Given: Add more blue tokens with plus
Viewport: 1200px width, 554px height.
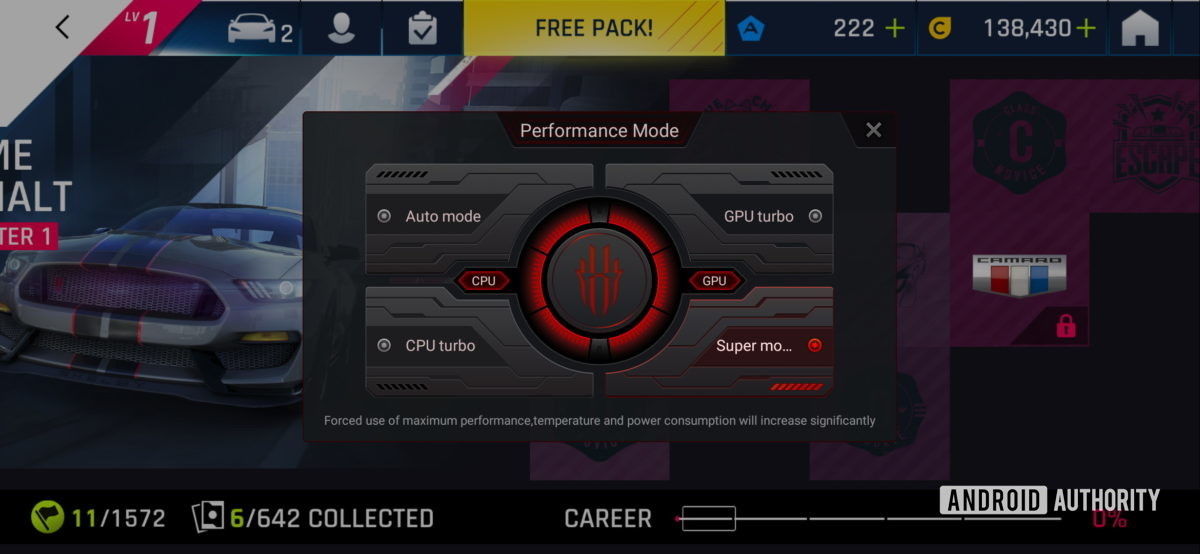Looking at the screenshot, I should (895, 28).
